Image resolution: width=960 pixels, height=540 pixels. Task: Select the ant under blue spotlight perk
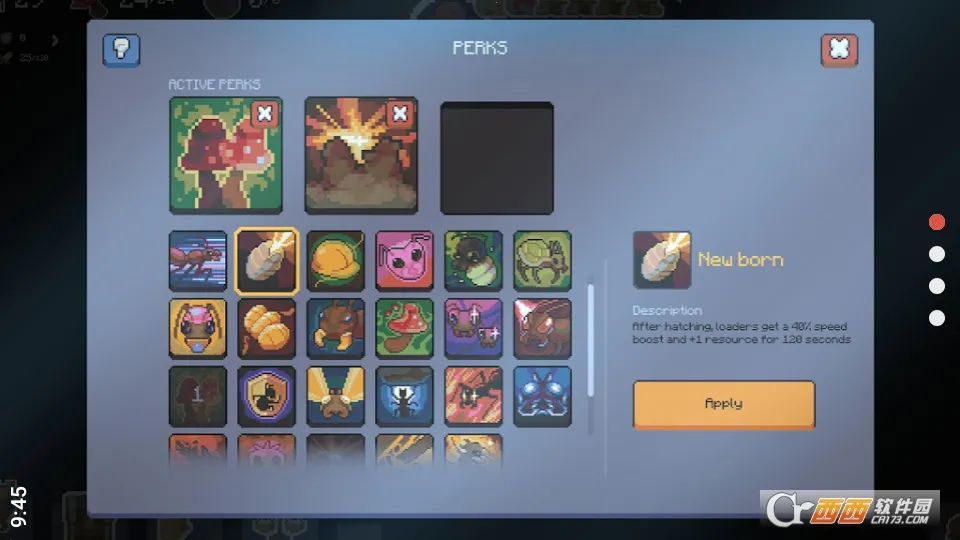[404, 396]
